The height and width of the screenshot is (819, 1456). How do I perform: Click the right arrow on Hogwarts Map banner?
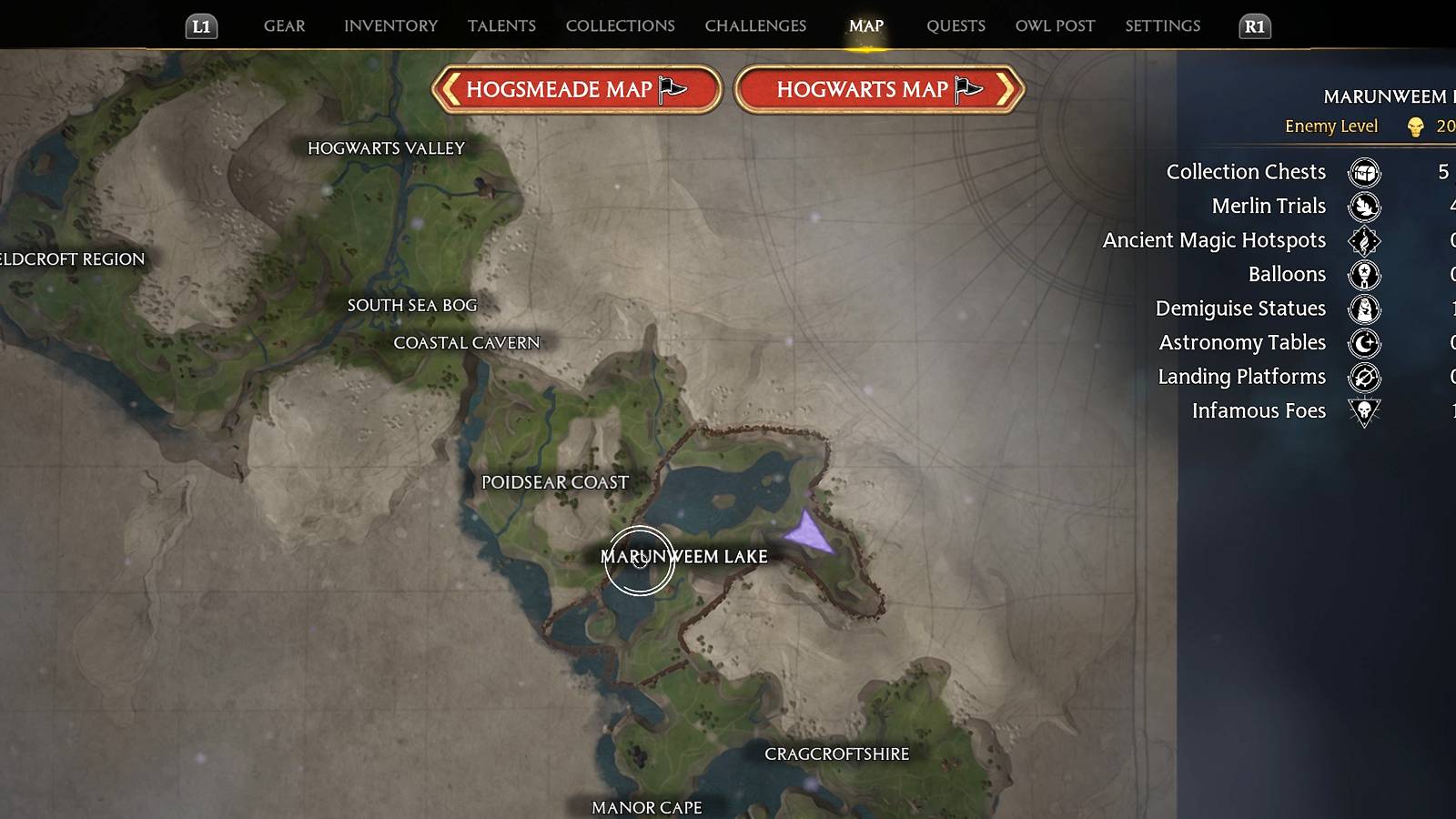[1005, 89]
